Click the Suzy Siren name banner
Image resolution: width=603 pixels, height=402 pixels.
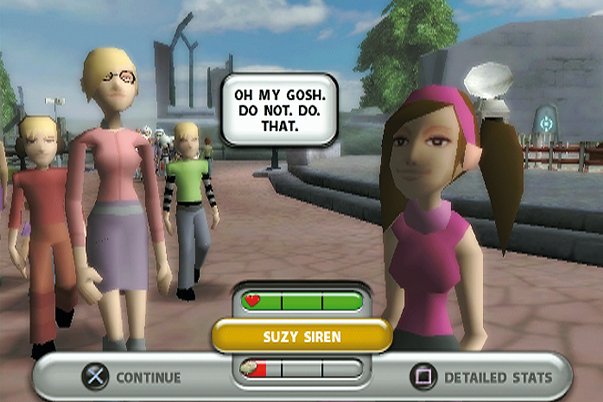(x=301, y=336)
